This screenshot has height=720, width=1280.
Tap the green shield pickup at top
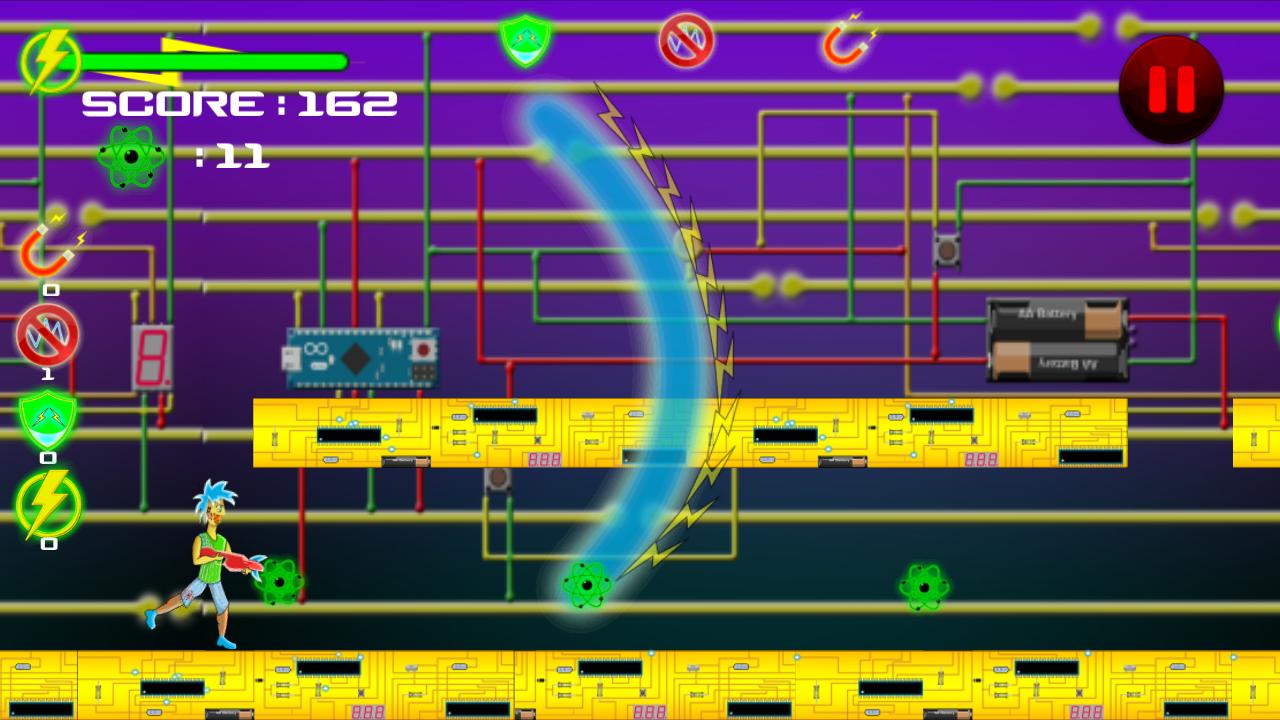coord(523,42)
